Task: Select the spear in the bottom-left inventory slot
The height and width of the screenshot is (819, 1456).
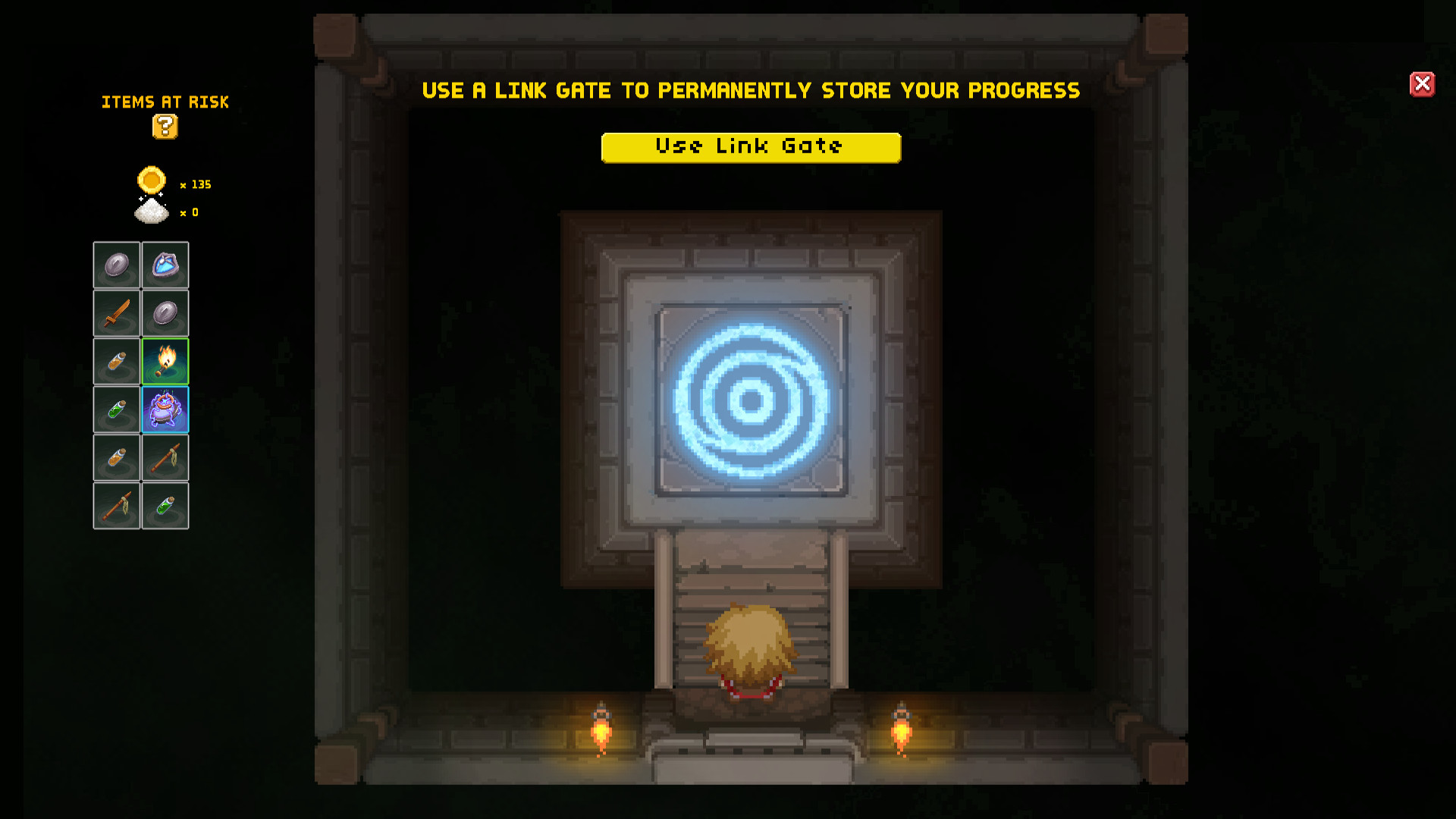Action: [x=116, y=506]
